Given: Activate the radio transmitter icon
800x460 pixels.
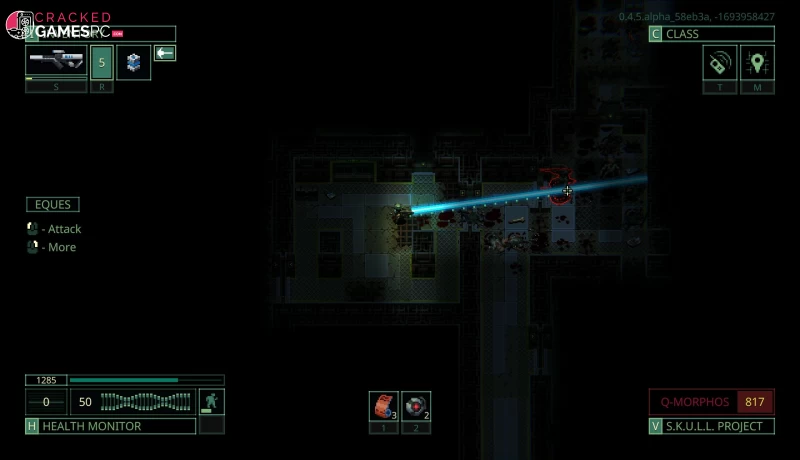Looking at the screenshot, I should coord(719,63).
